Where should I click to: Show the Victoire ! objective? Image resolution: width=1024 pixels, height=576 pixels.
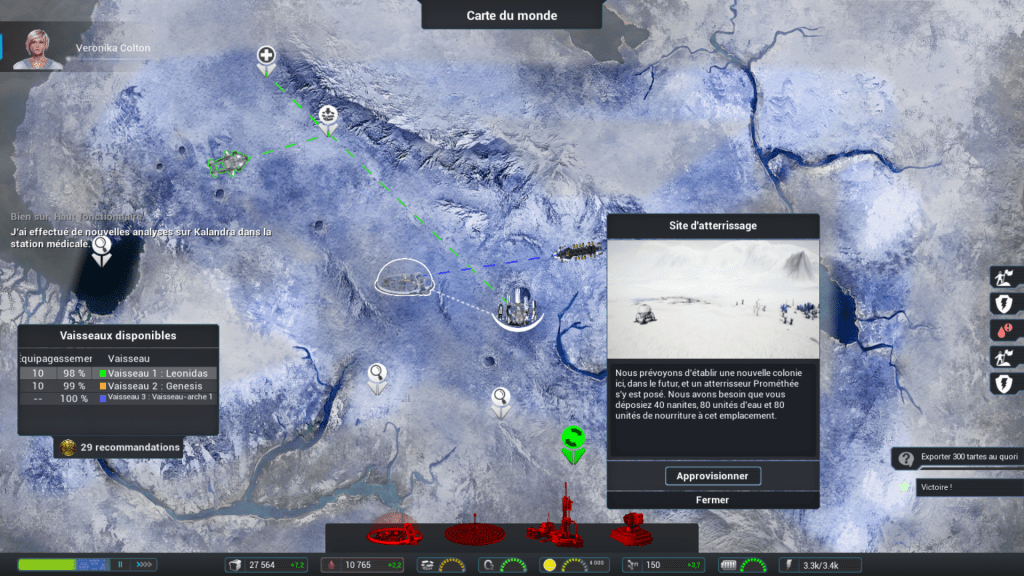938,488
